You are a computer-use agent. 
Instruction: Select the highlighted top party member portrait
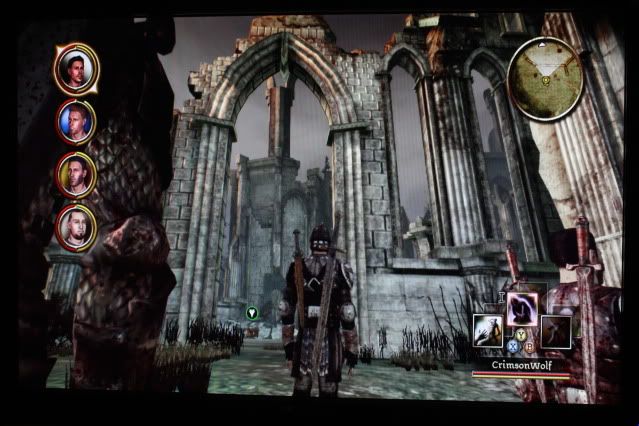point(76,67)
